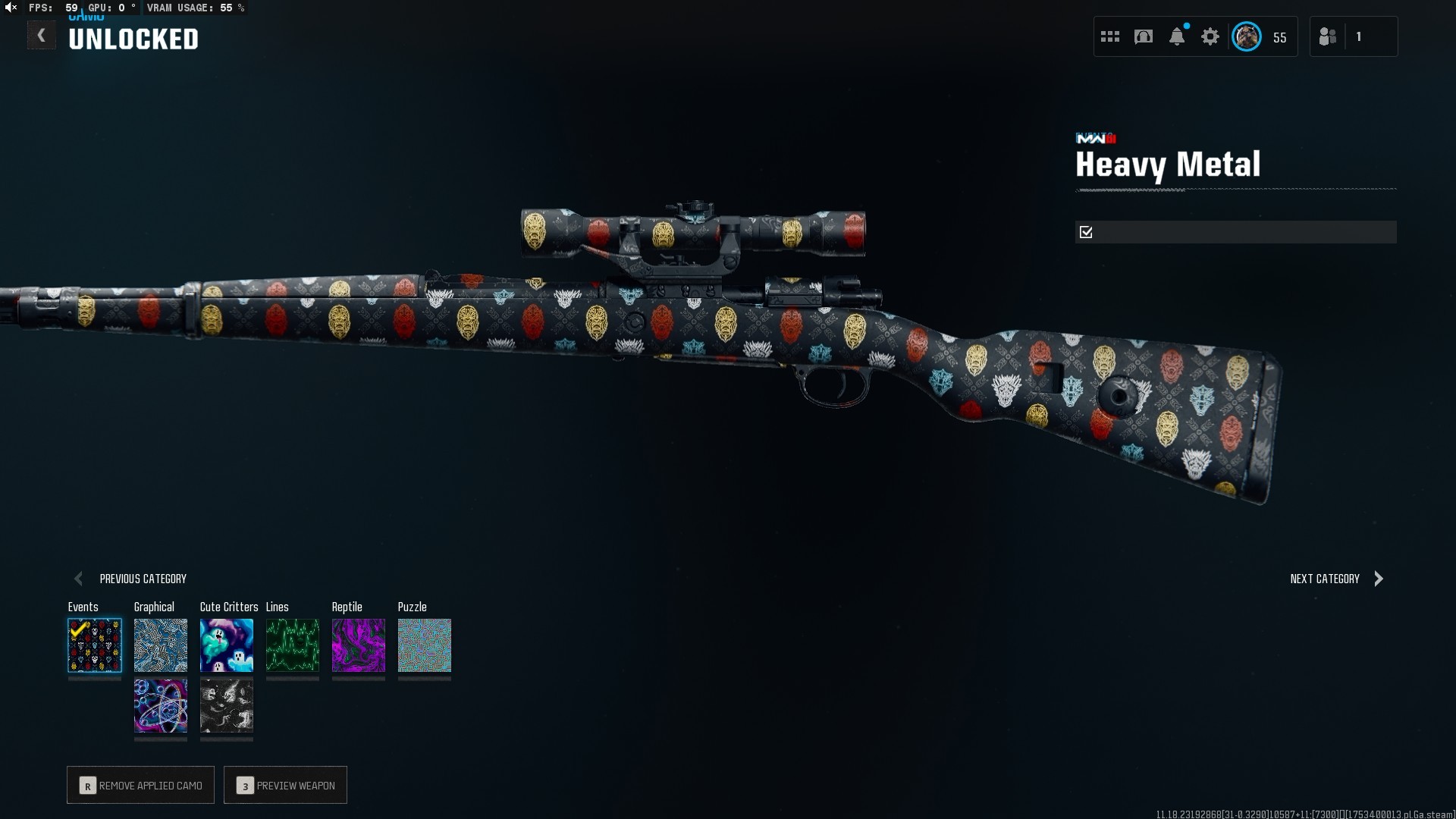Choose the neon orbit rings camo
The image size is (1456, 819).
point(161,706)
